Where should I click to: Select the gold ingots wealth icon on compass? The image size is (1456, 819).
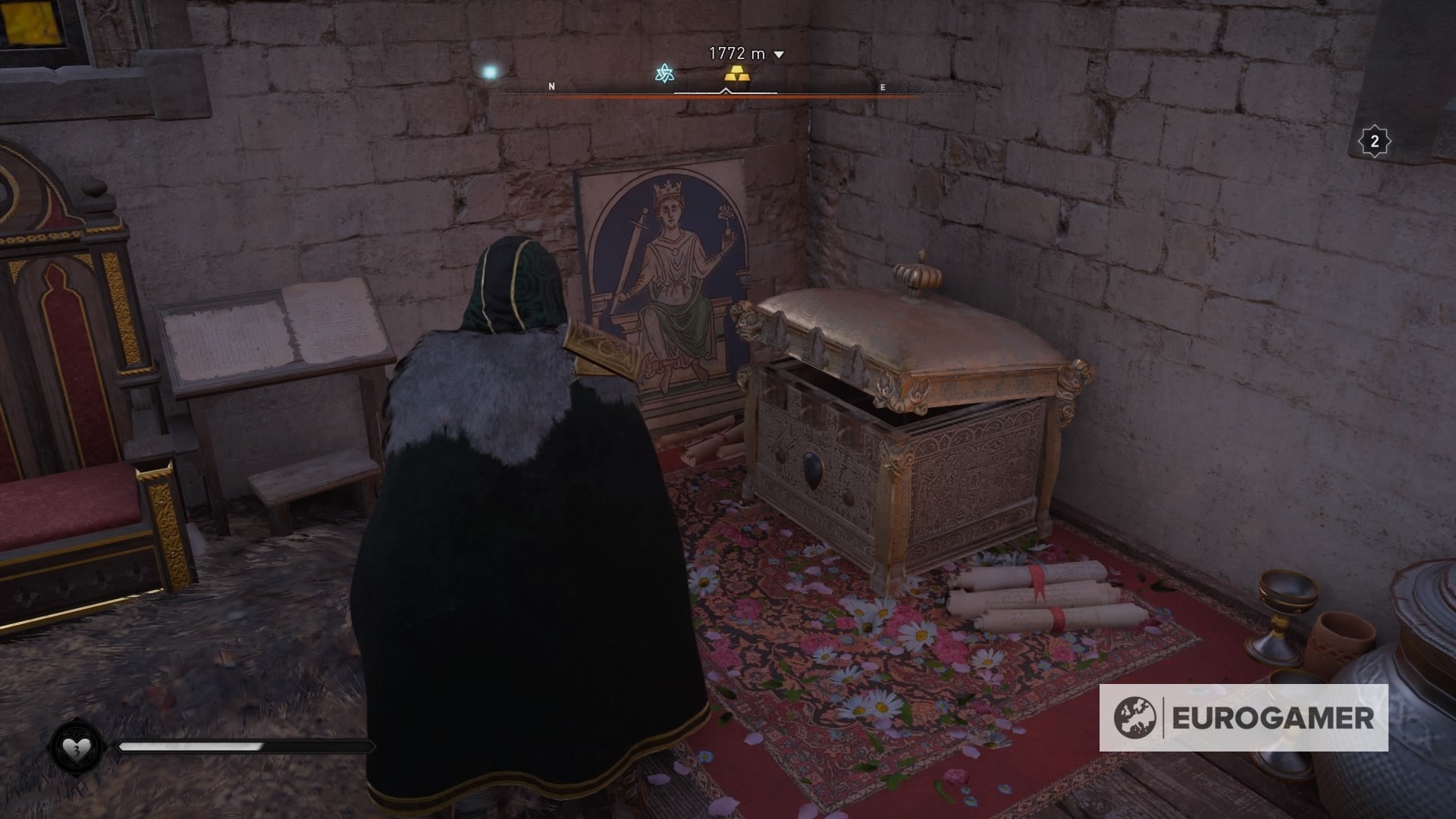736,74
